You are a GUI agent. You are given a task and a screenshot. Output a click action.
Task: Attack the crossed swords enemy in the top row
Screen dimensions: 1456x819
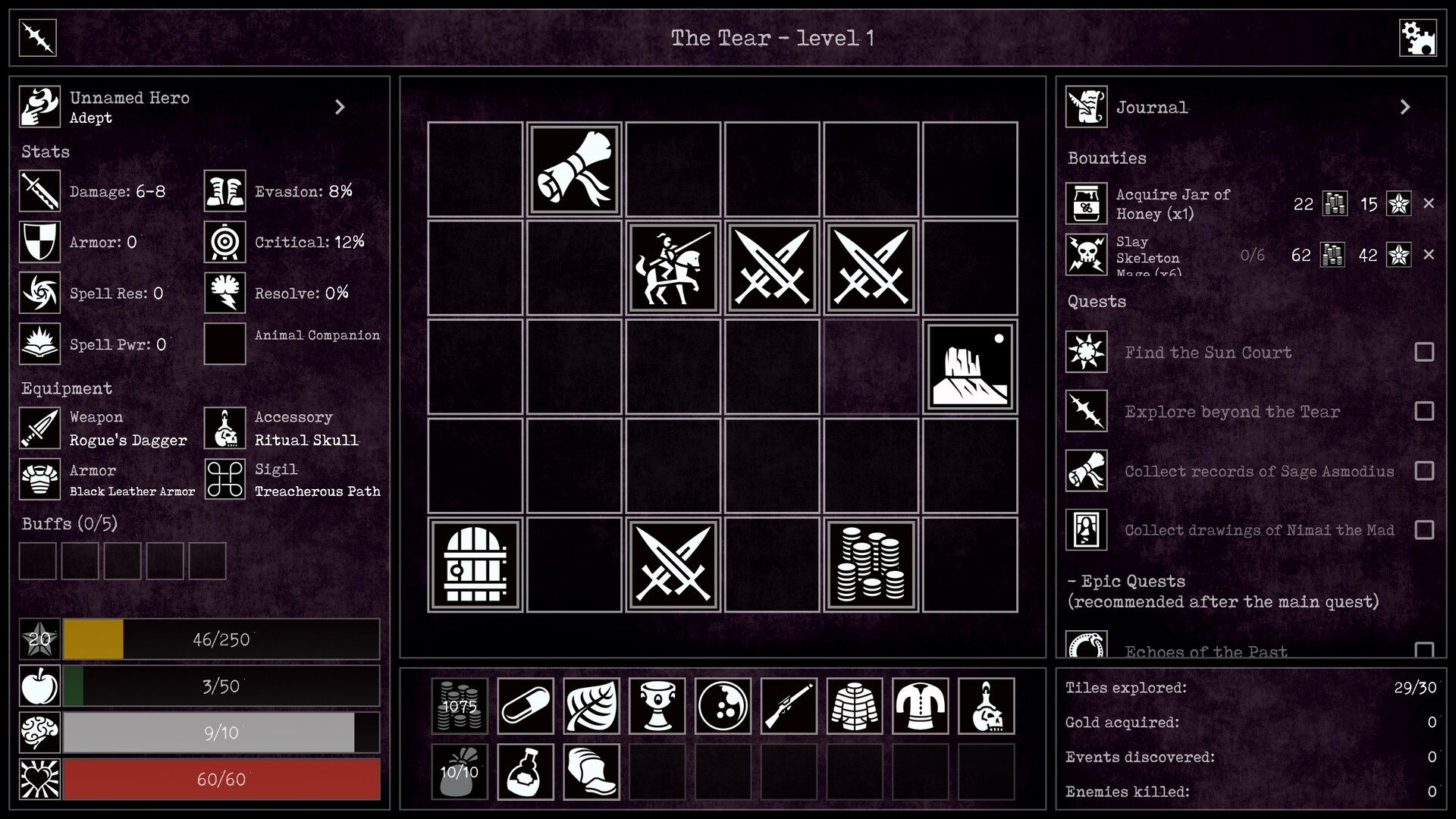point(771,268)
